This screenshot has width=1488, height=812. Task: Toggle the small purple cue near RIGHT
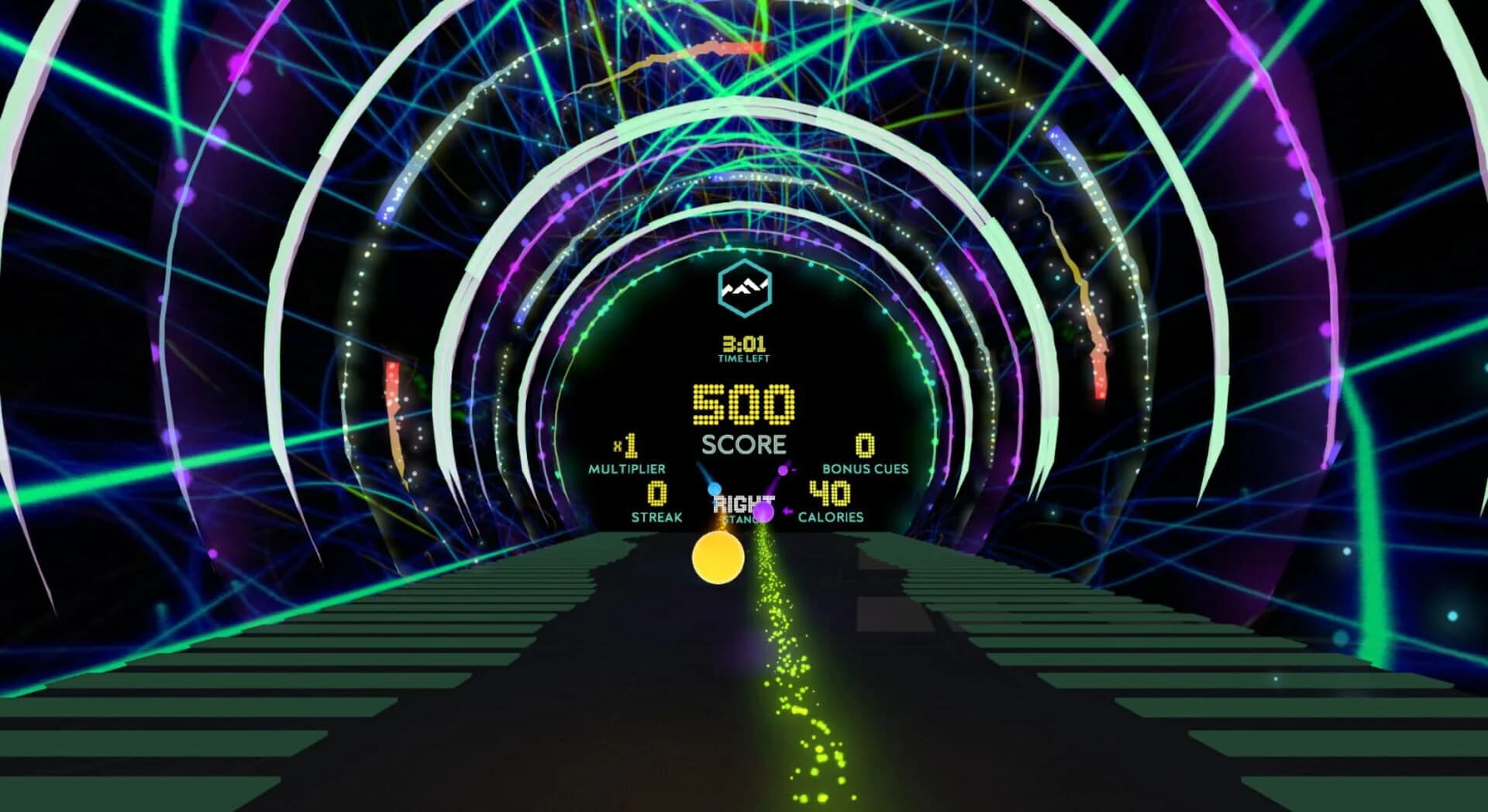783,471
